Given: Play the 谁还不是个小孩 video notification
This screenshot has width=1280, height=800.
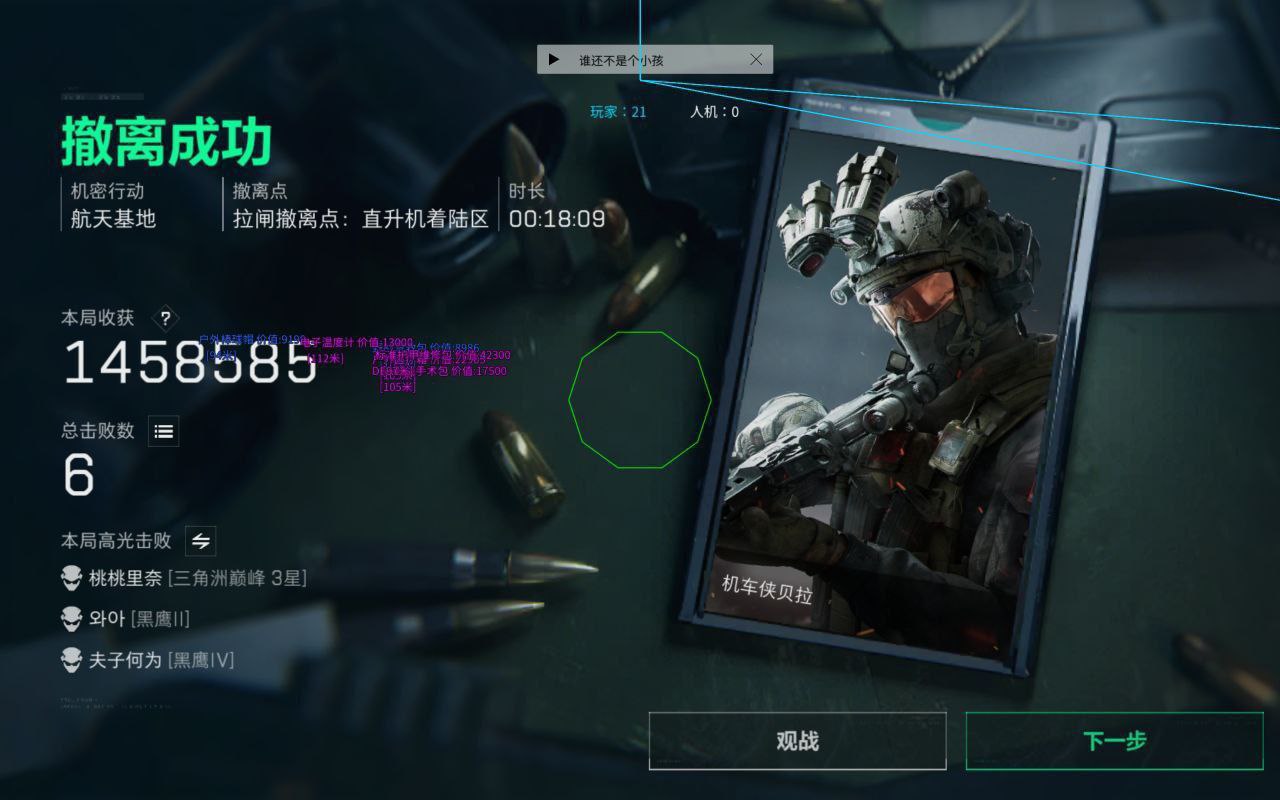Looking at the screenshot, I should point(554,59).
